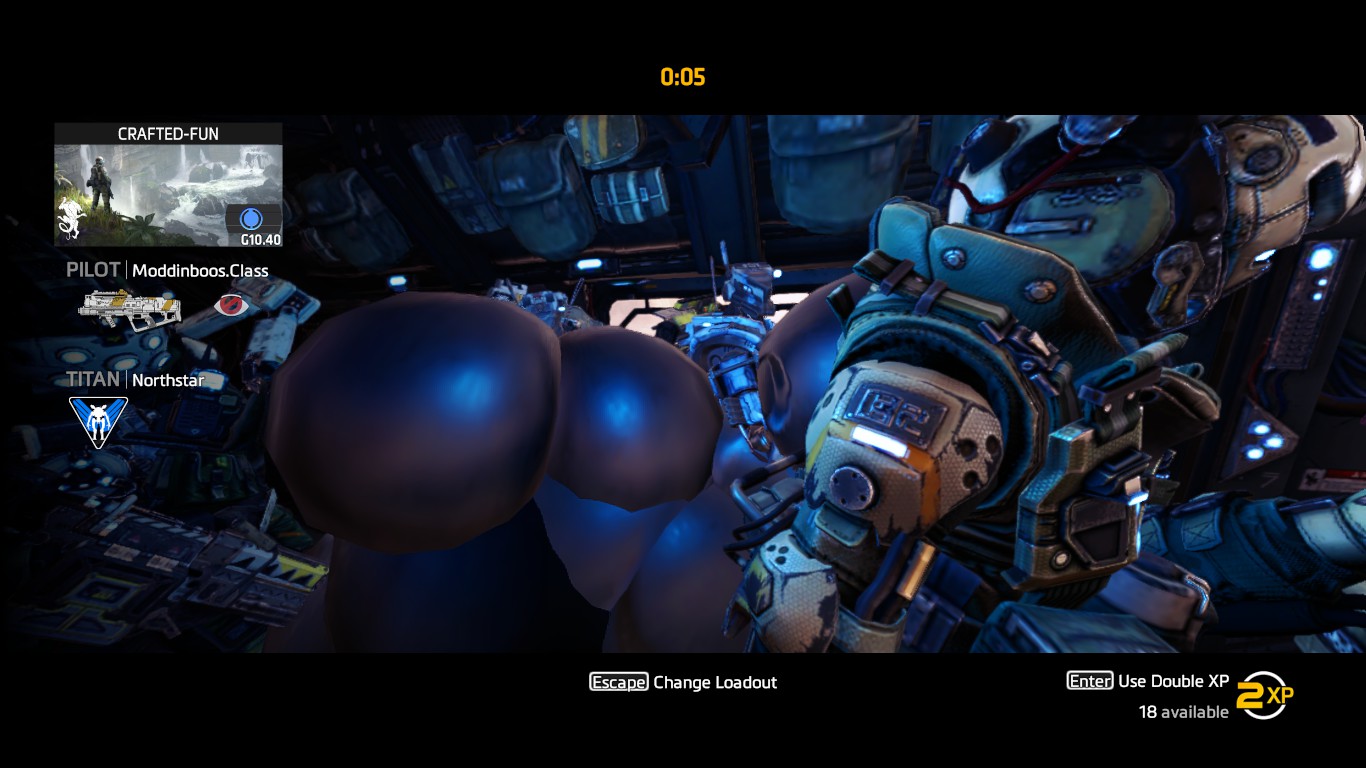Click the 2XP double XP badge
Viewport: 1366px width, 768px height.
pos(1264,695)
